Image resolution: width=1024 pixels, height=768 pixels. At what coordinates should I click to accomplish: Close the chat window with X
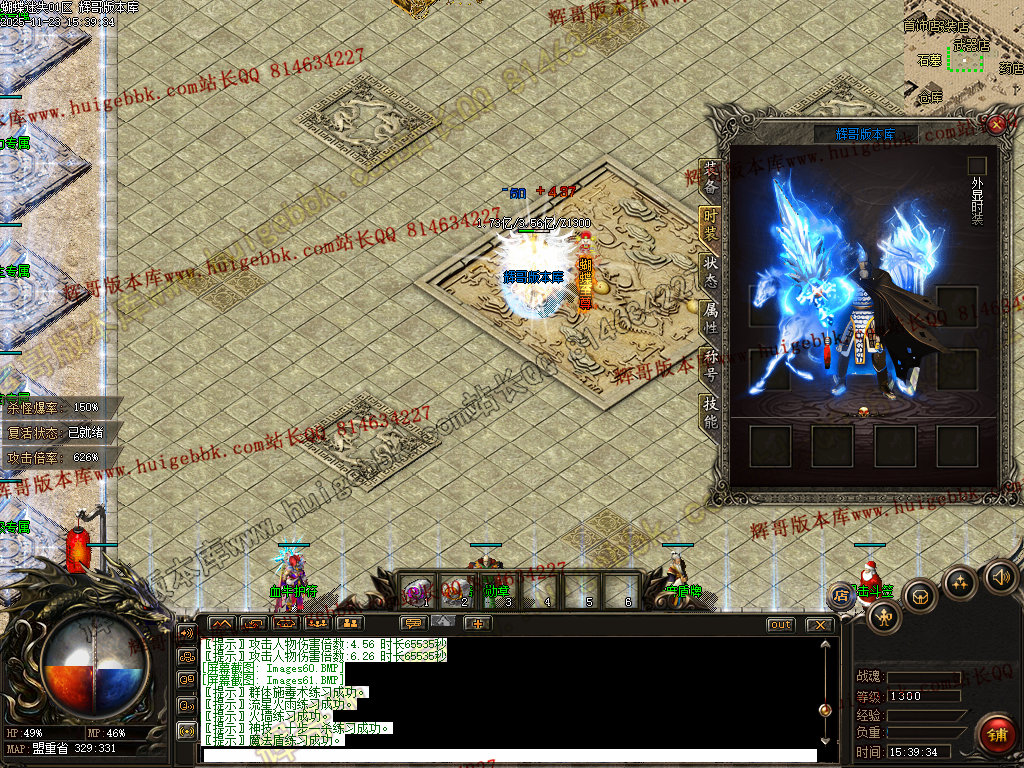coord(819,625)
